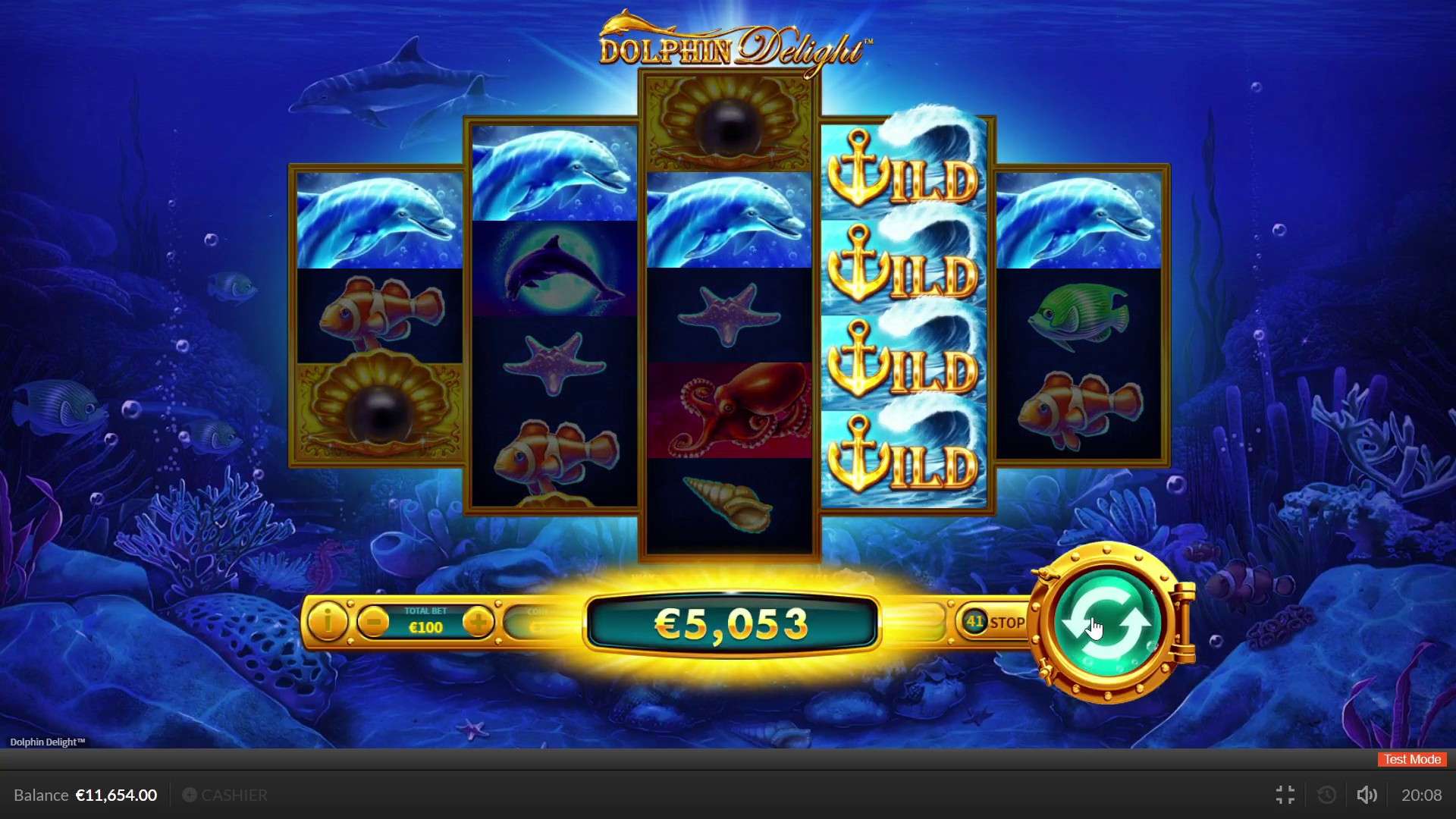Screen dimensions: 1456x819
Task: Click the Cashier deposit icon
Action: pos(190,795)
